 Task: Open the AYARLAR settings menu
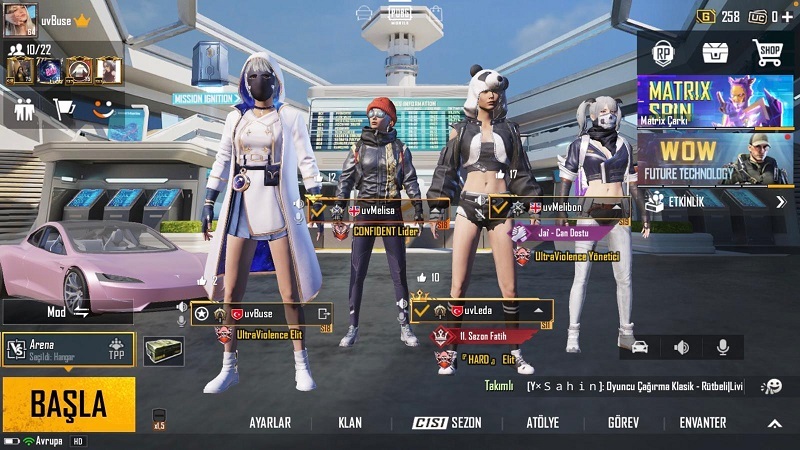coord(270,423)
